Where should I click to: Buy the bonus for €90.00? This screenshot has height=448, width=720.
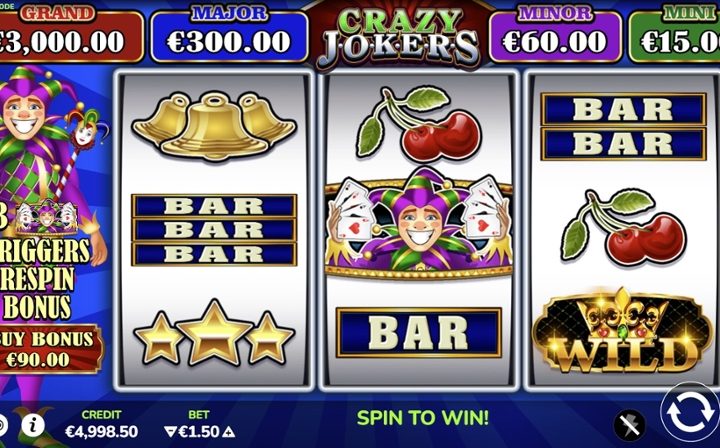click(x=52, y=349)
